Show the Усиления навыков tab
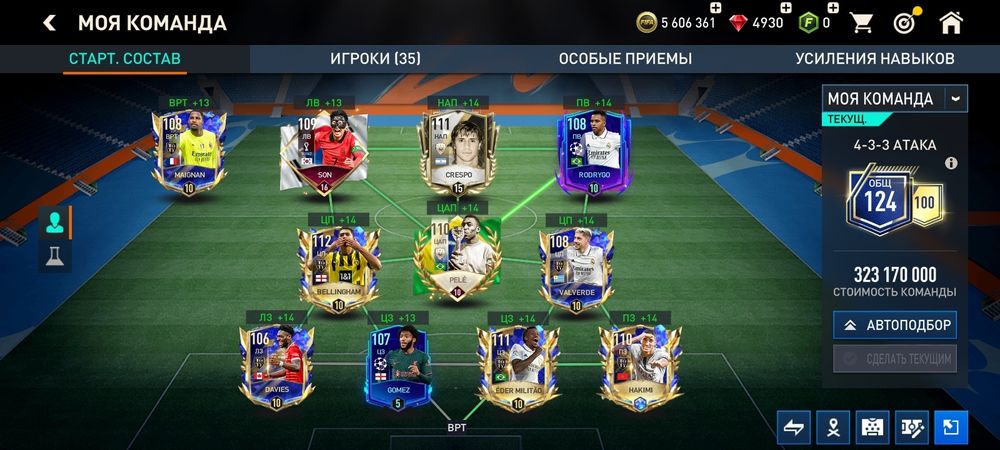 tap(874, 58)
